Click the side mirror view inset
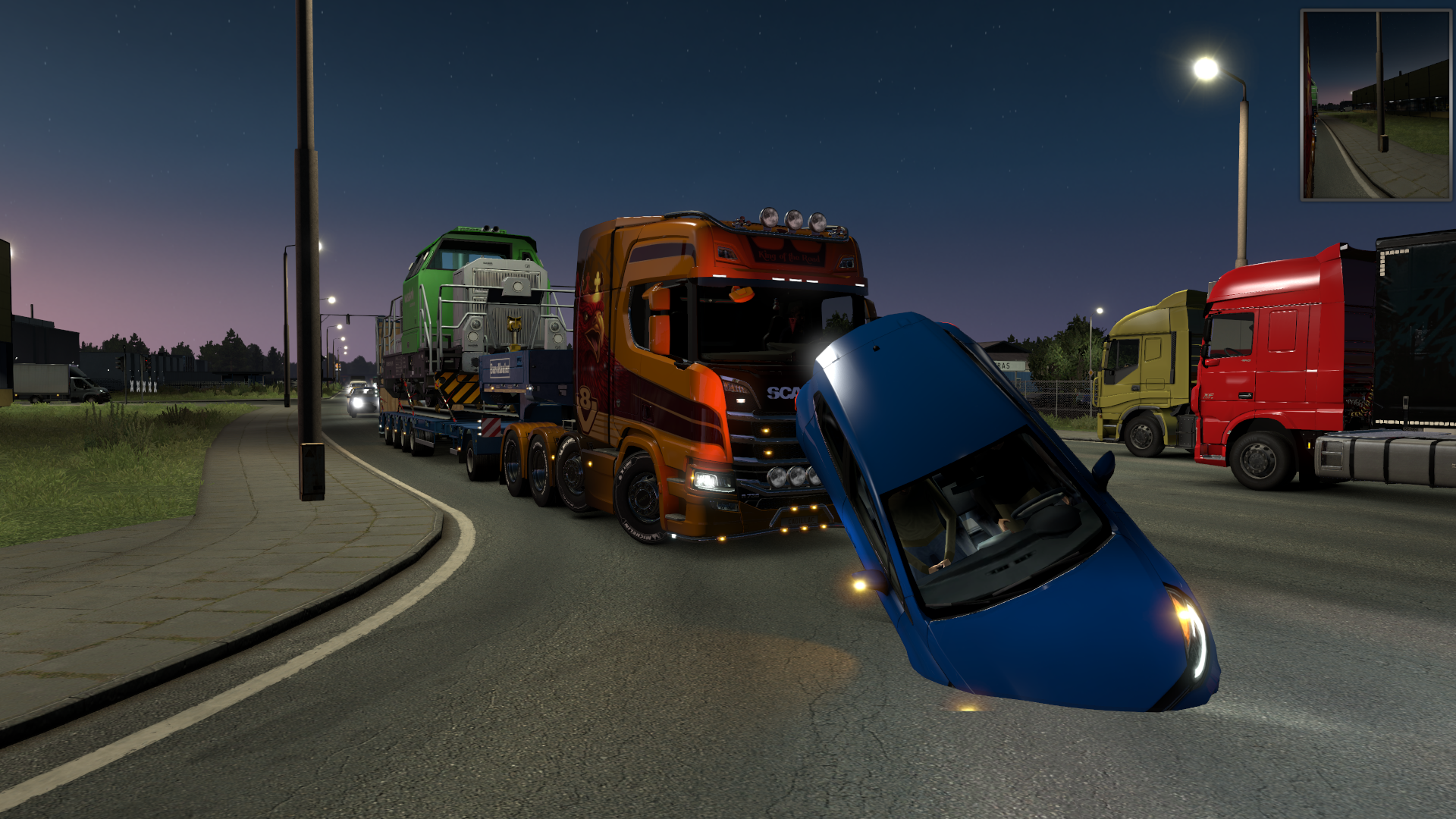Viewport: 1456px width, 819px height. [1375, 105]
